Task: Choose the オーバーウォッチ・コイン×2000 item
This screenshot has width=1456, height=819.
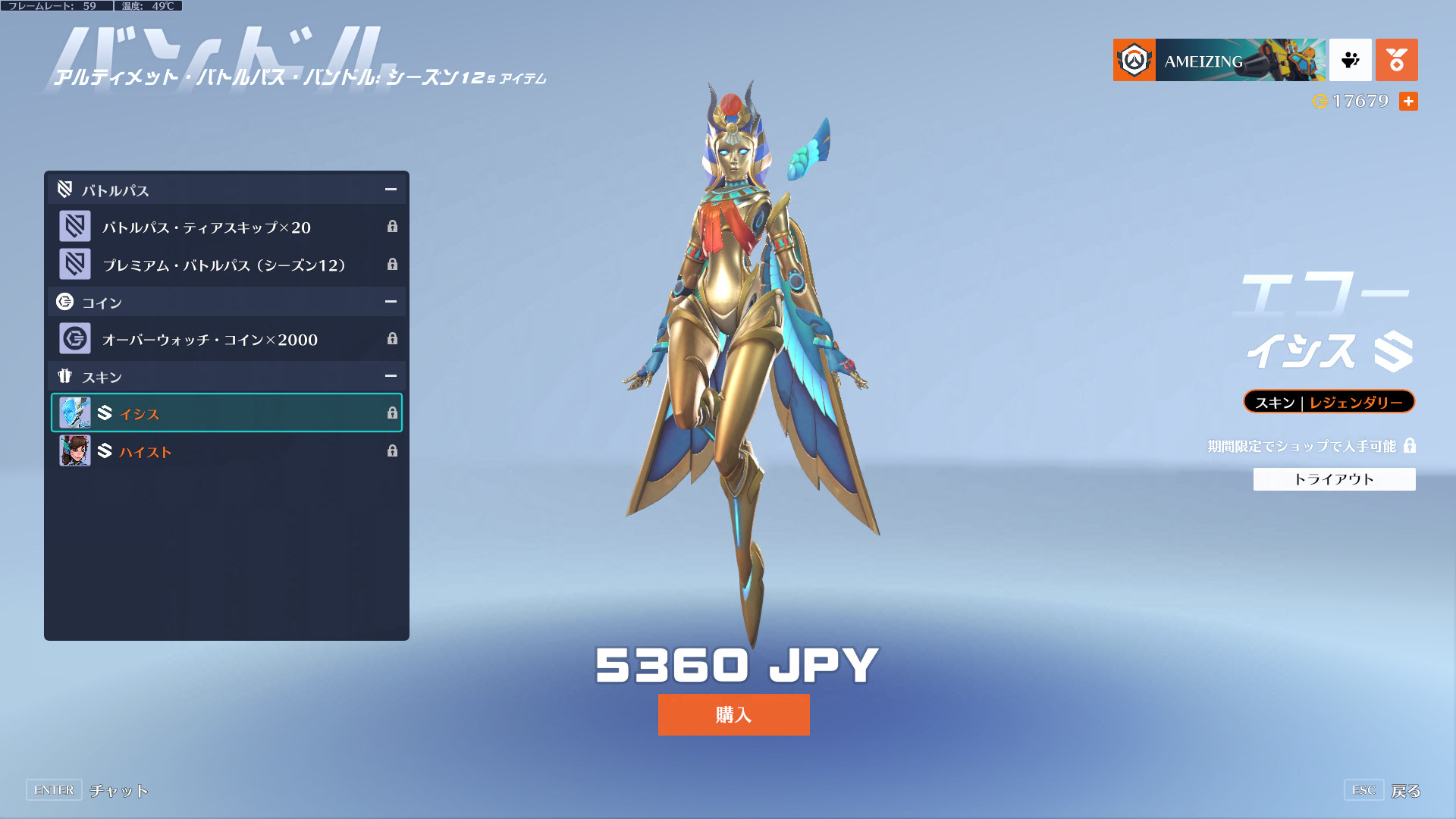Action: [226, 339]
